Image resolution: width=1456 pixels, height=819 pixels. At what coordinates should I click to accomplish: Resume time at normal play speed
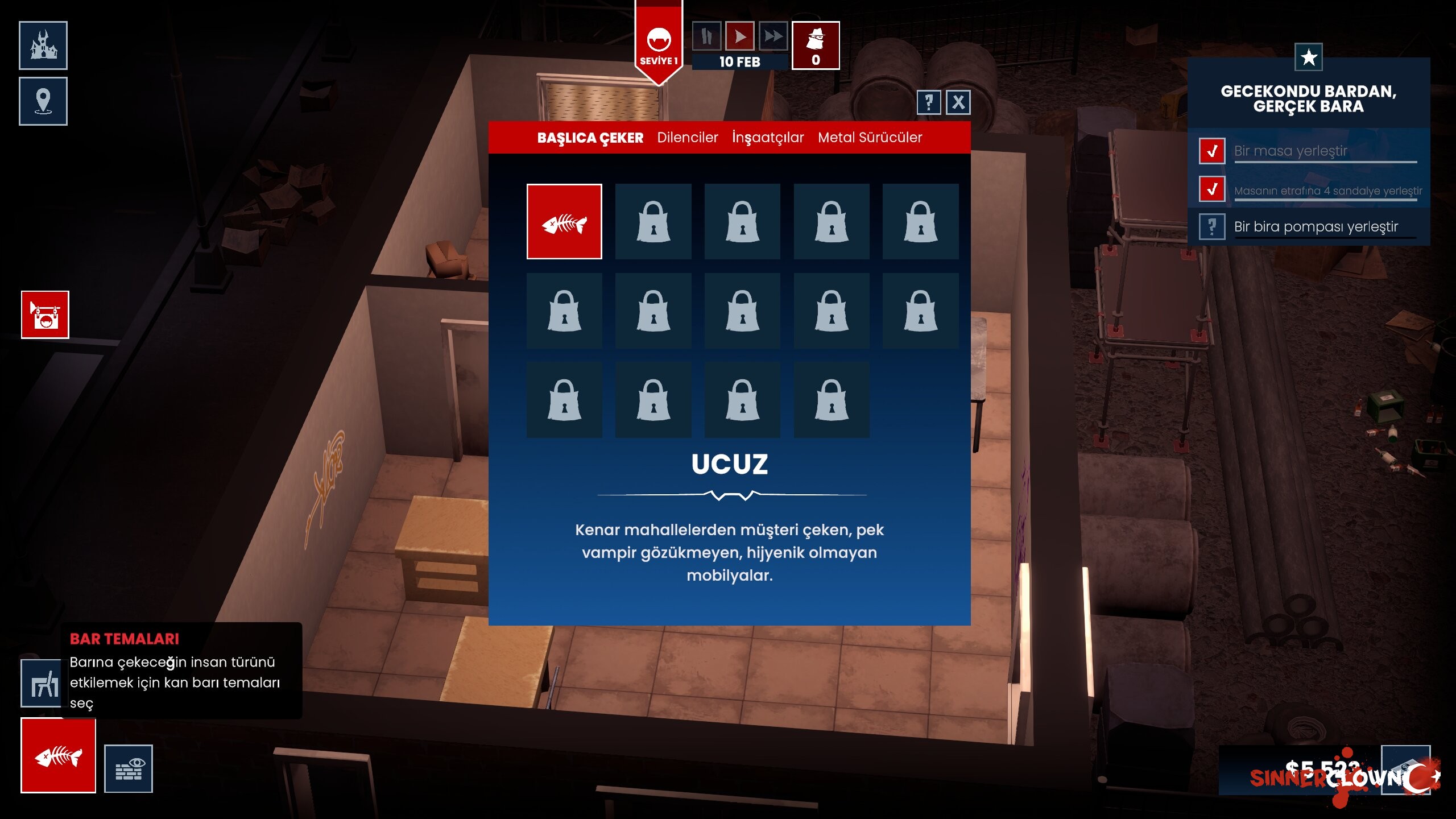point(739,37)
